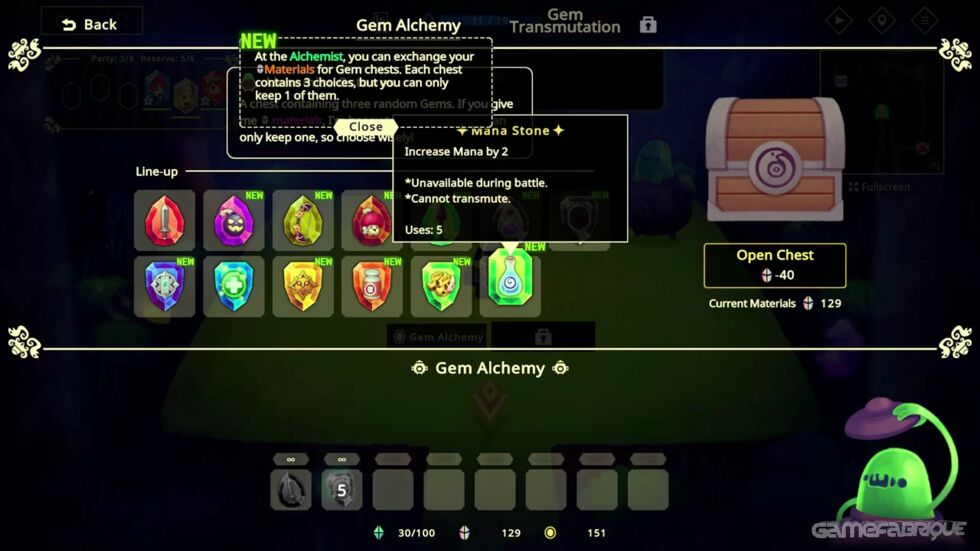980x551 pixels.
Task: Select the orange medicine jar gem
Action: click(371, 286)
